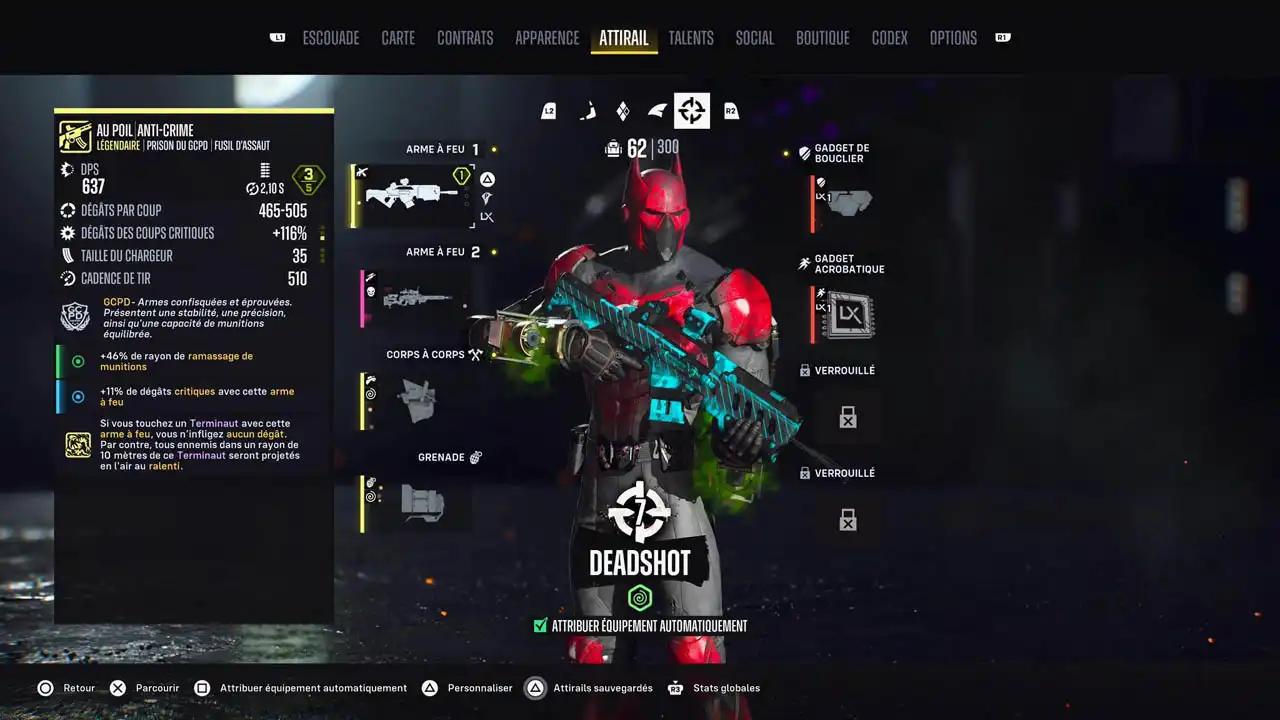Viewport: 1280px width, 720px height.
Task: Select the shark fin character icon
Action: click(x=657, y=111)
